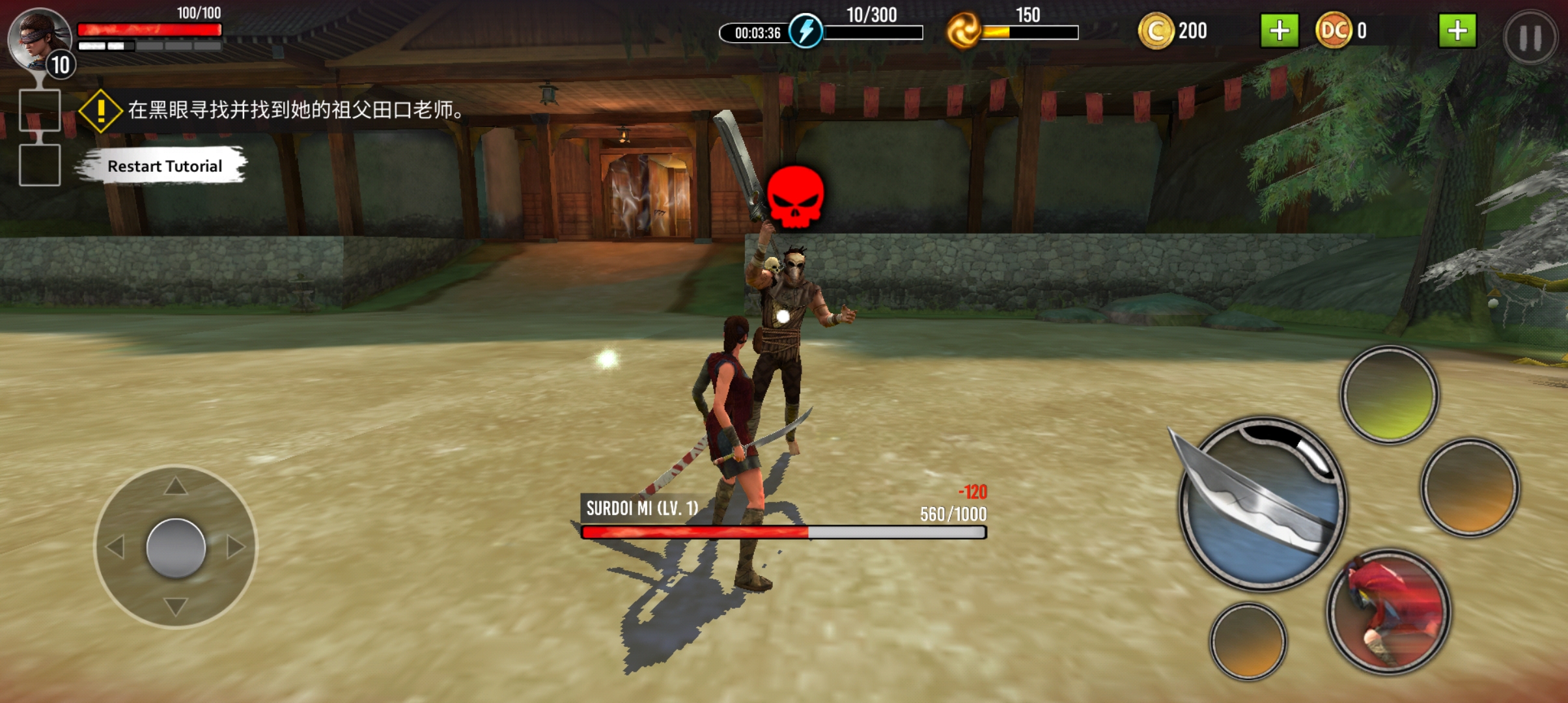Open the yellow exclamation quest objective
This screenshot has height=703, width=1568.
coord(100,111)
